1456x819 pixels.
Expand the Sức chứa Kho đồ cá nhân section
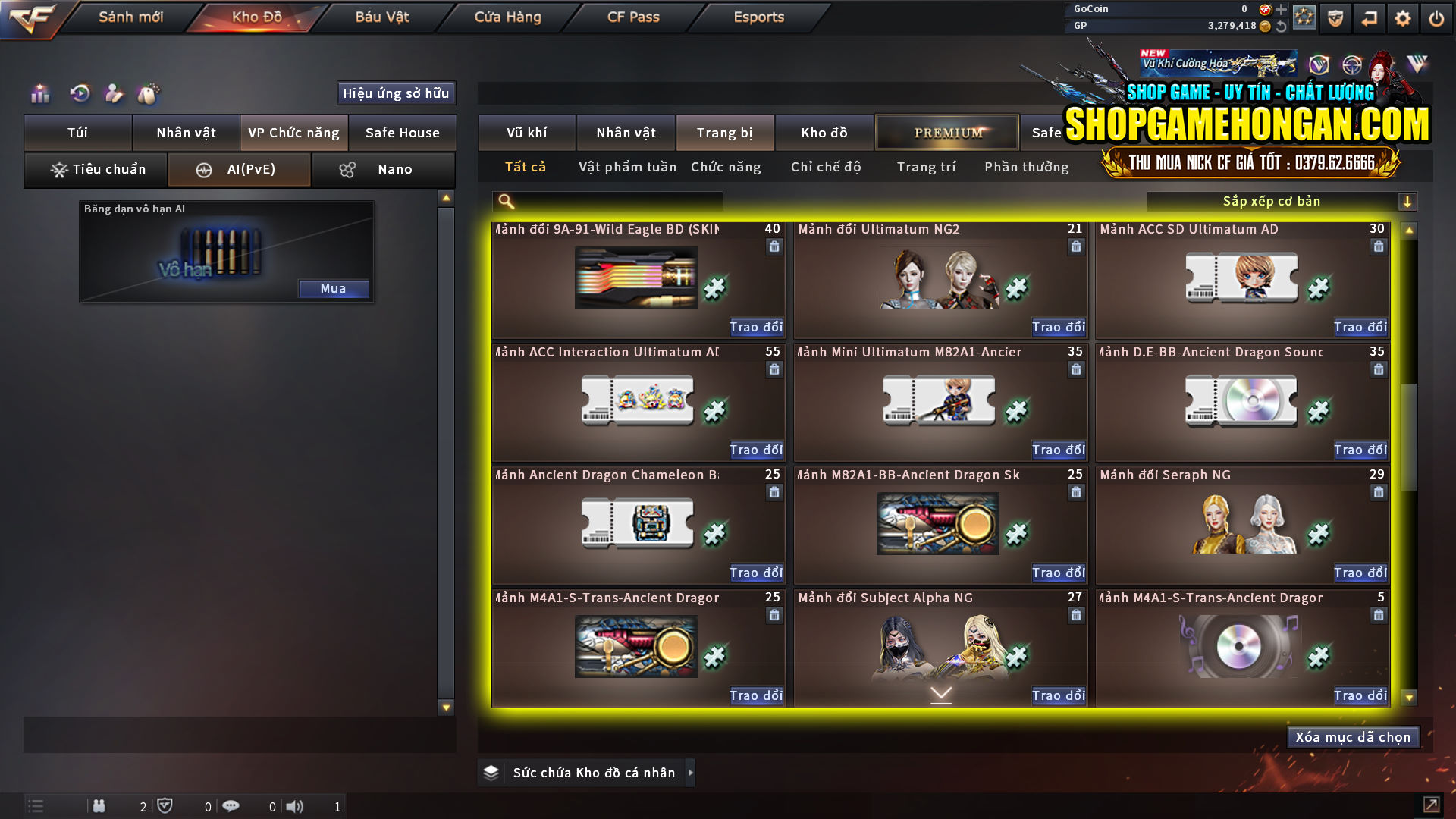(690, 773)
